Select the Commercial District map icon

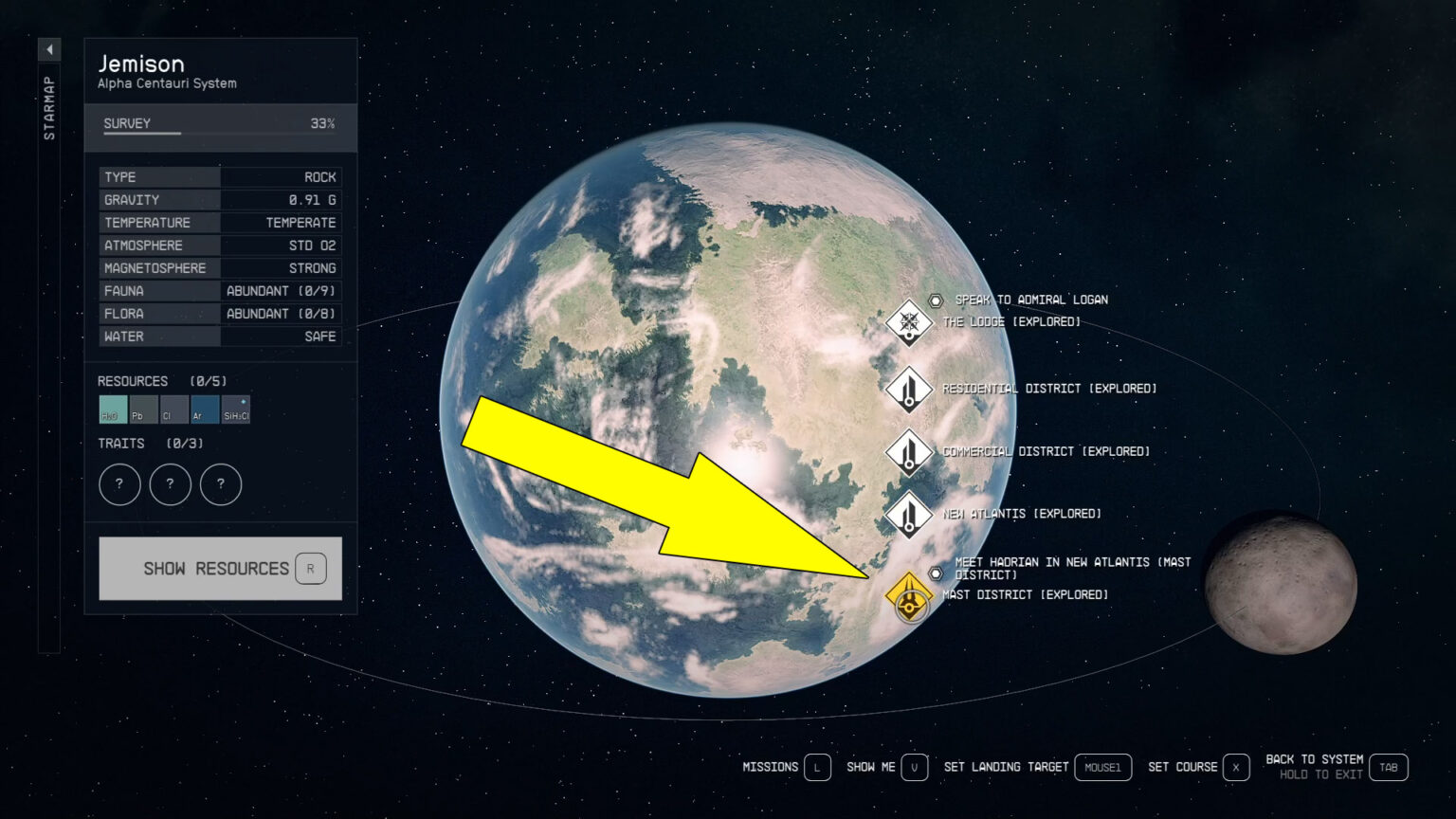[x=908, y=452]
